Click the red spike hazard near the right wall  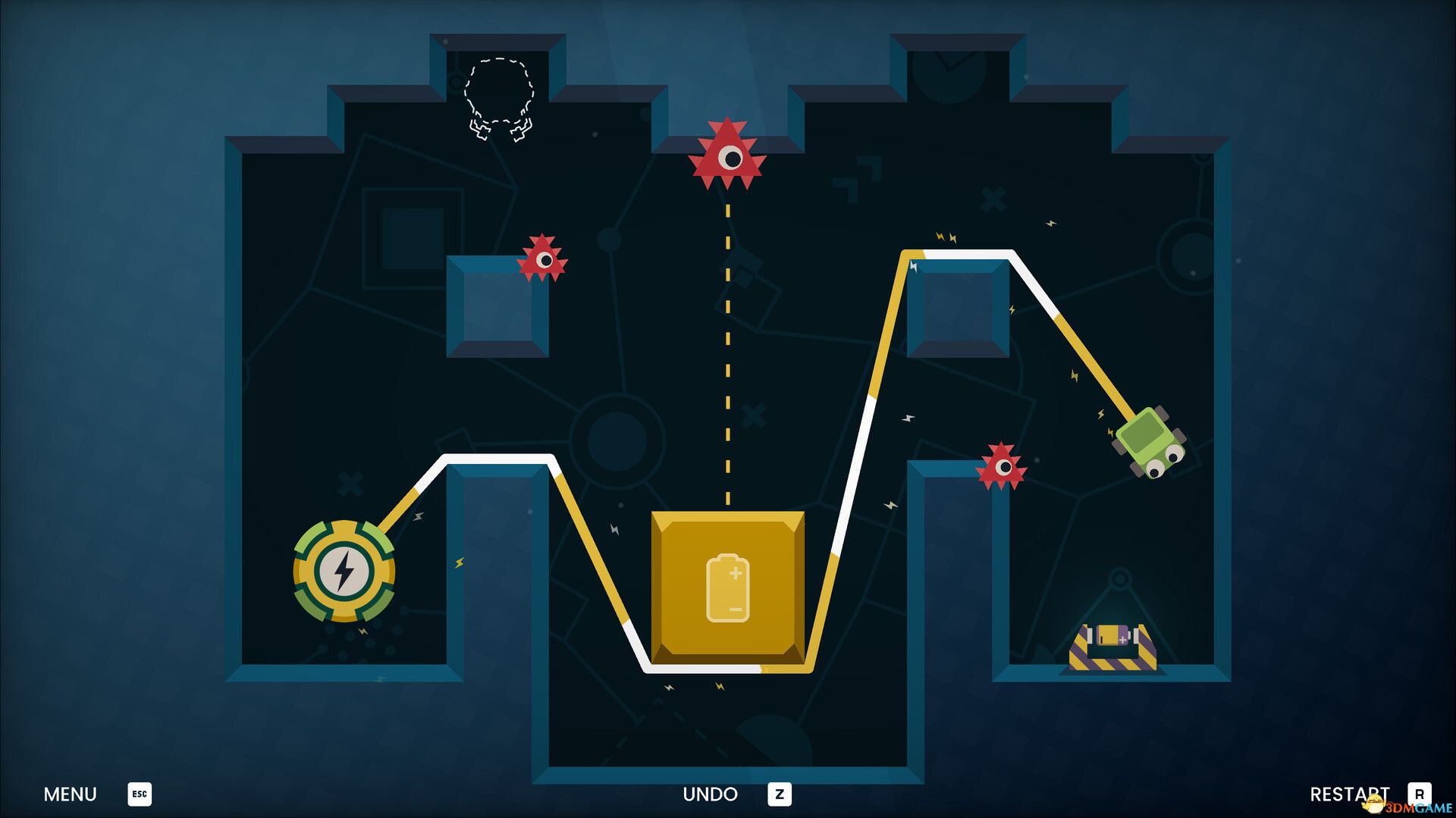point(1003,464)
